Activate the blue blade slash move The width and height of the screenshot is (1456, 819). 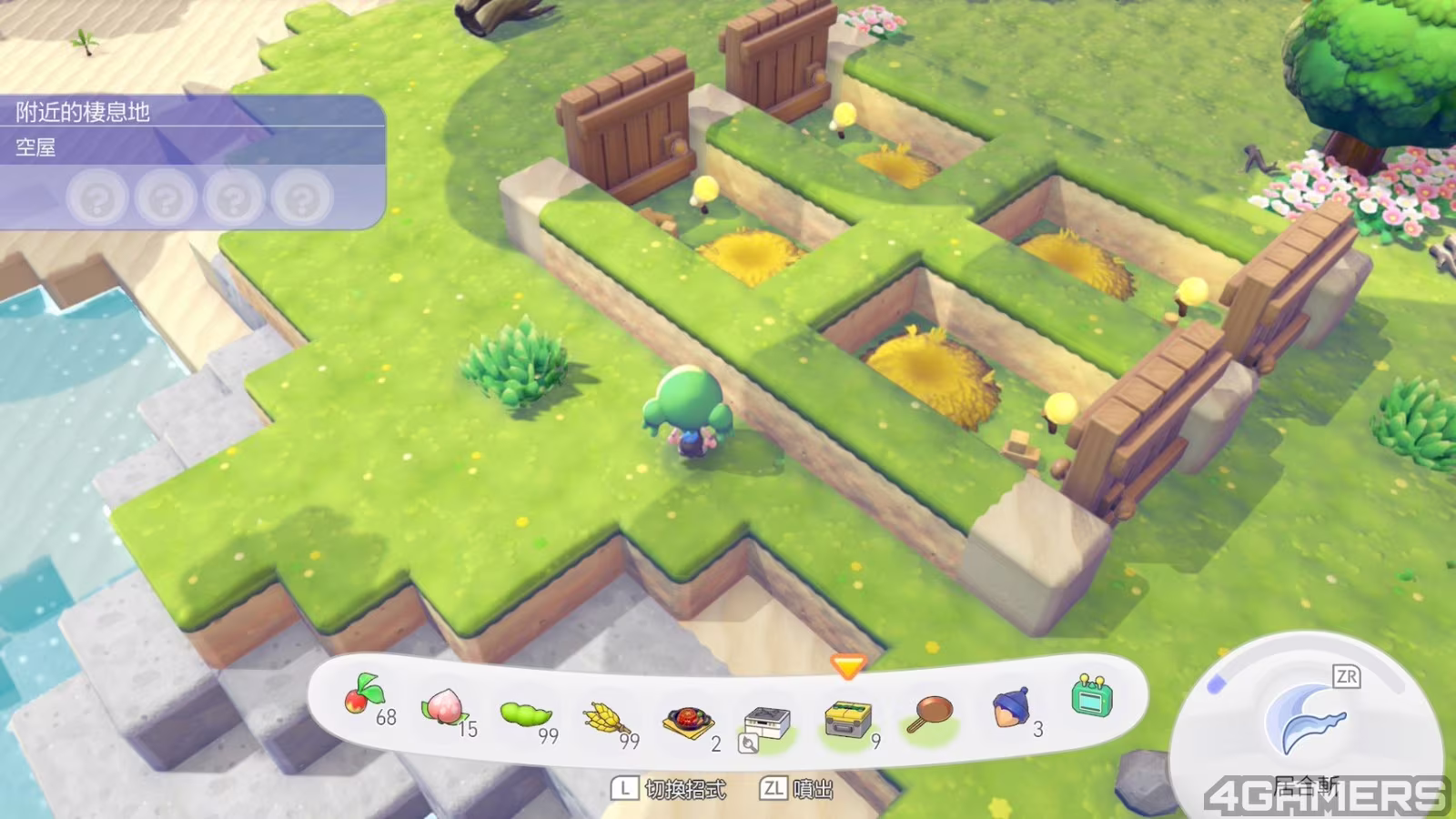tap(1303, 721)
